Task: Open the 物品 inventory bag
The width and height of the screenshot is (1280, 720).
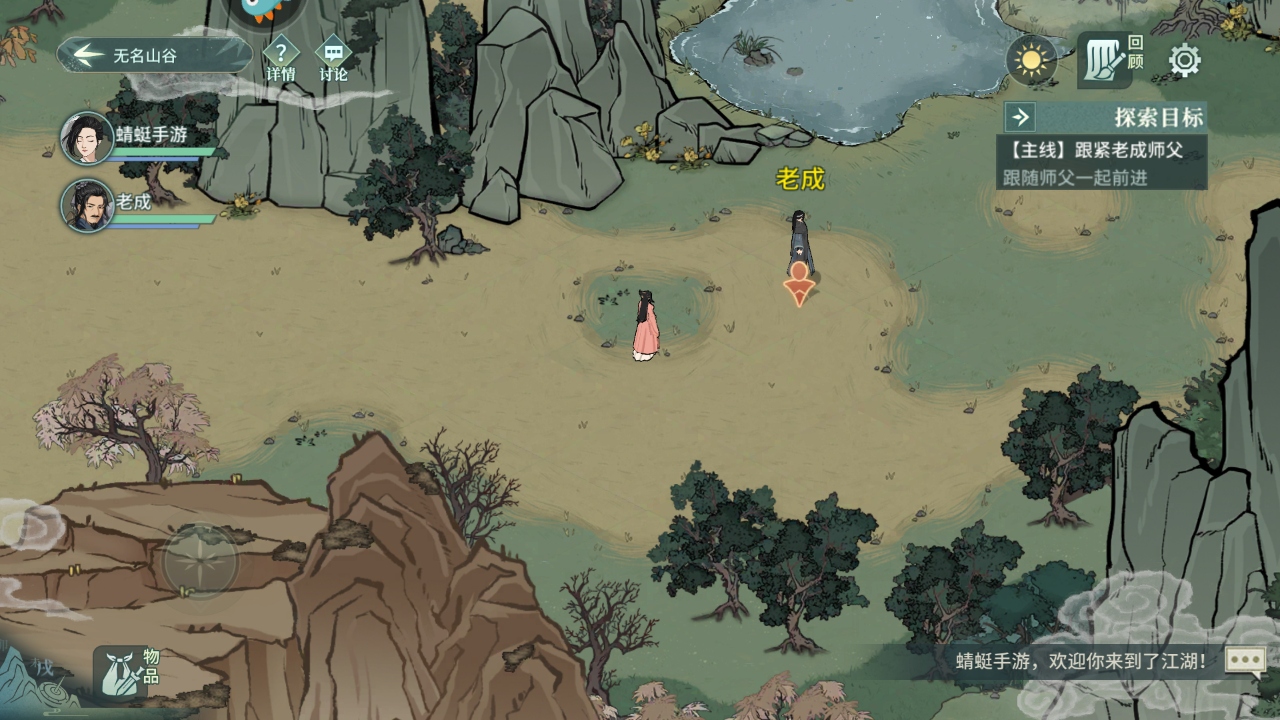Action: 122,672
